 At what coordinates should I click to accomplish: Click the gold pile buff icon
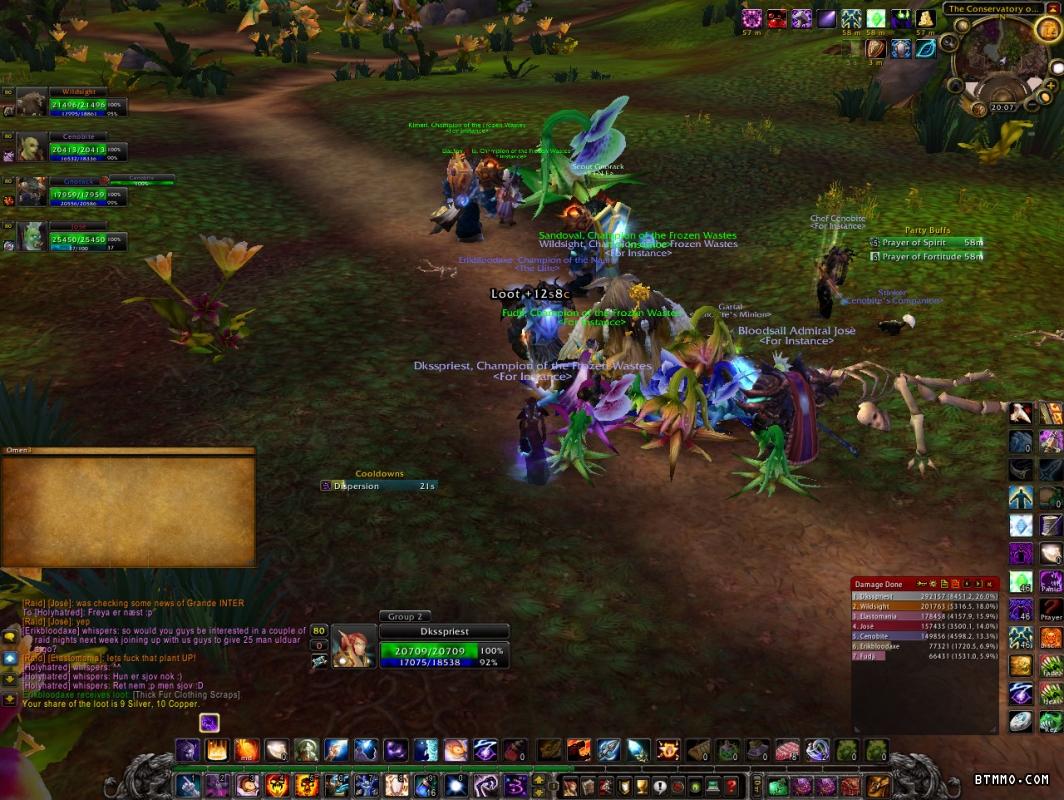pyautogui.click(x=926, y=18)
